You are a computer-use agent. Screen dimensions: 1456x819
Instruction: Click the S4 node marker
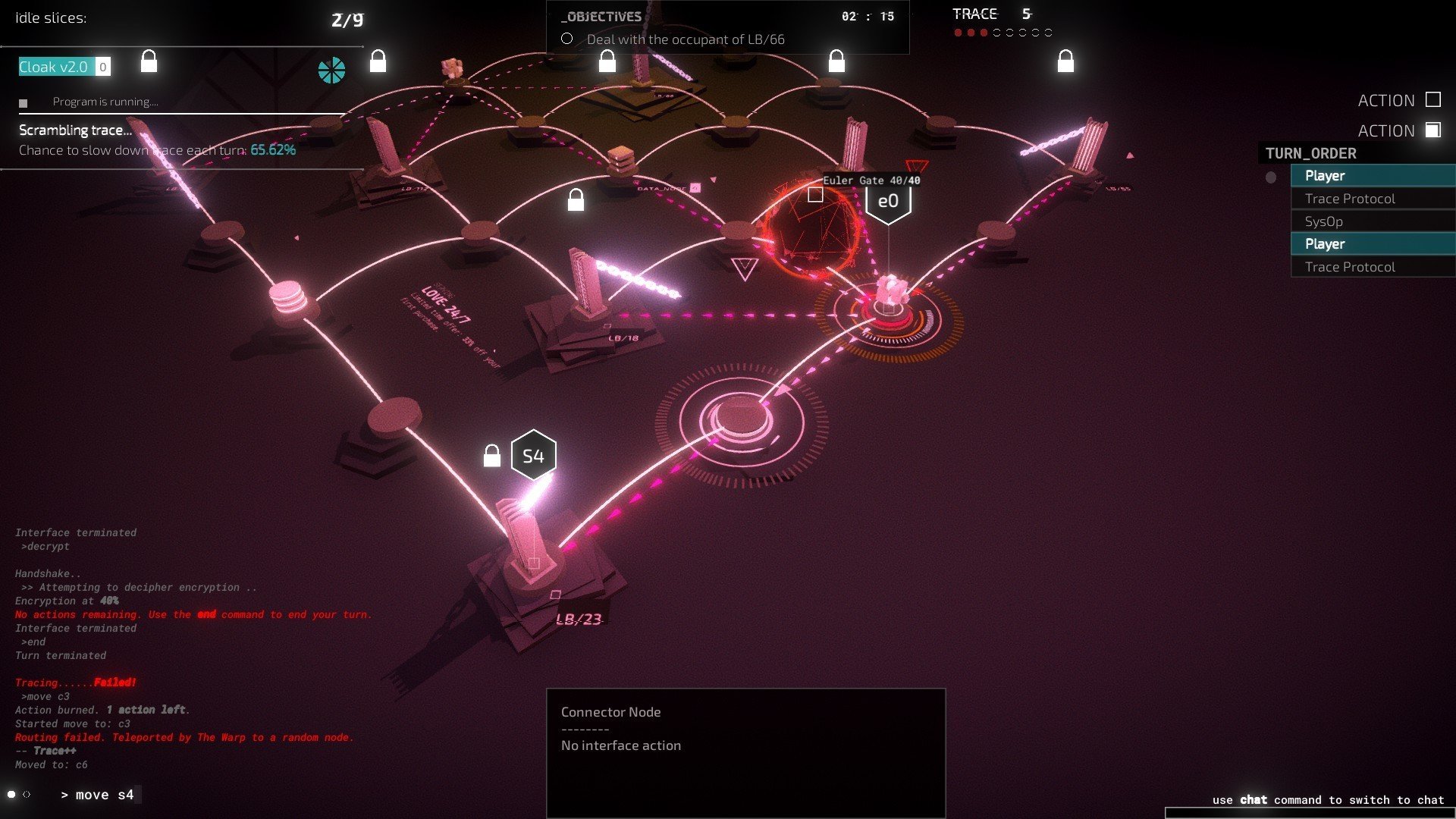[533, 456]
